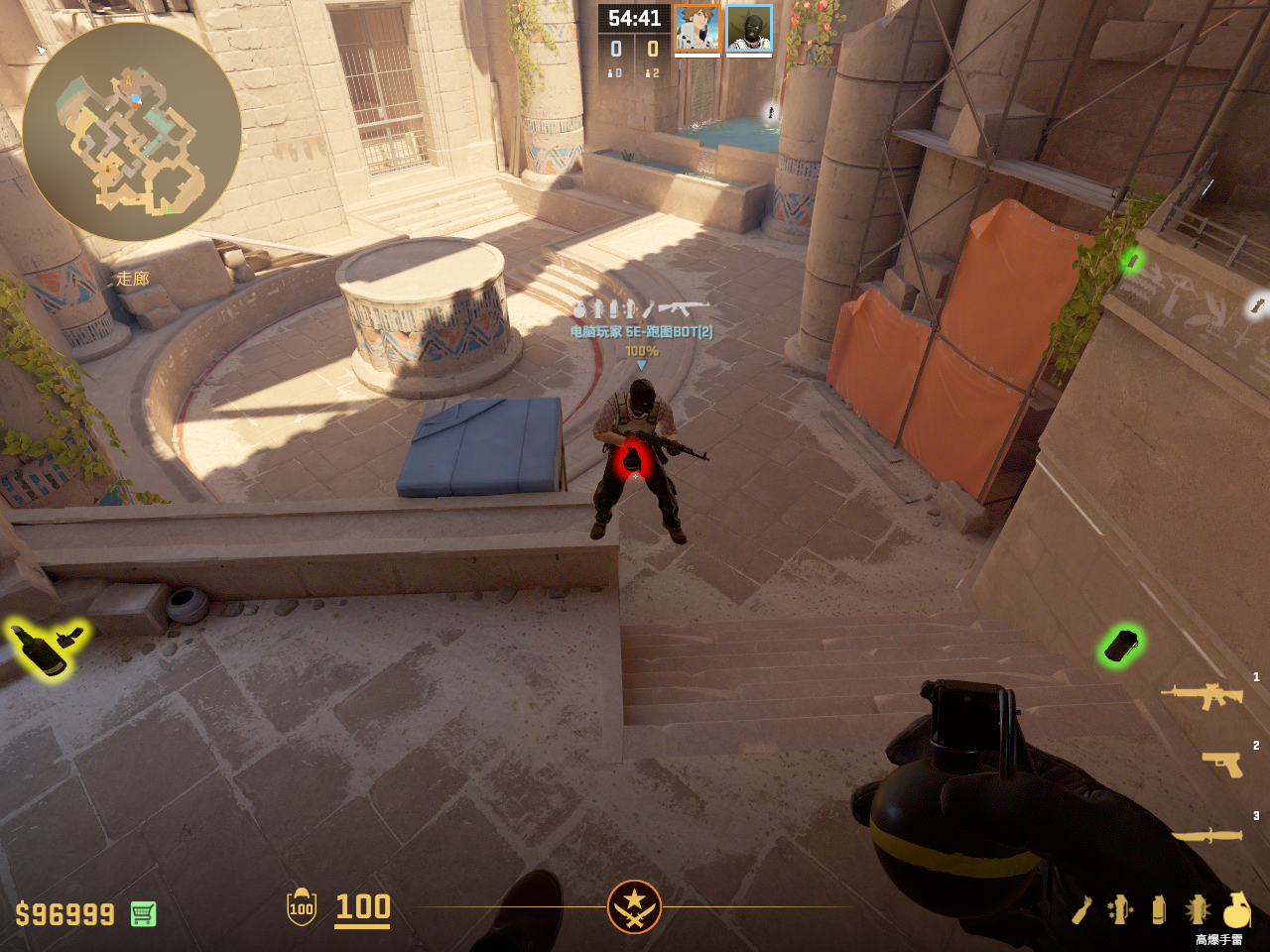The width and height of the screenshot is (1270, 952).
Task: Select the smoke grenade icon
Action: click(x=1159, y=909)
